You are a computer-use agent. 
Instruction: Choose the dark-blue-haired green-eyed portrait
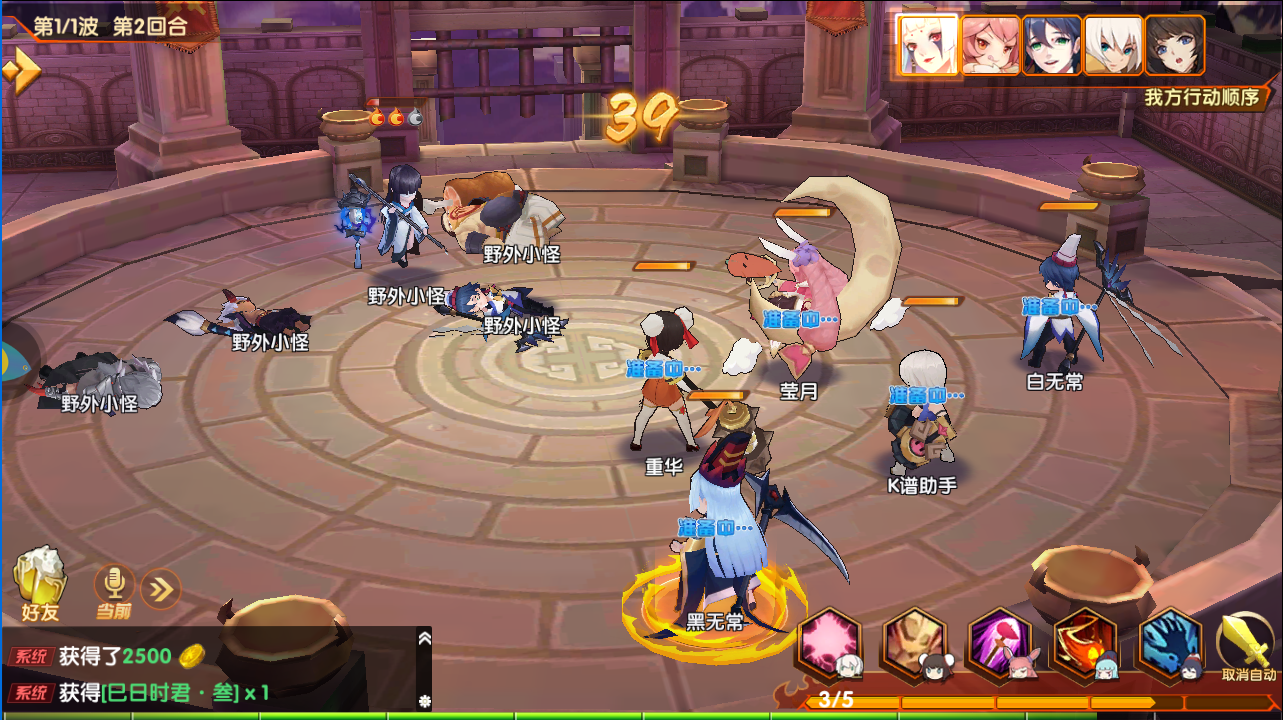[x=1052, y=45]
